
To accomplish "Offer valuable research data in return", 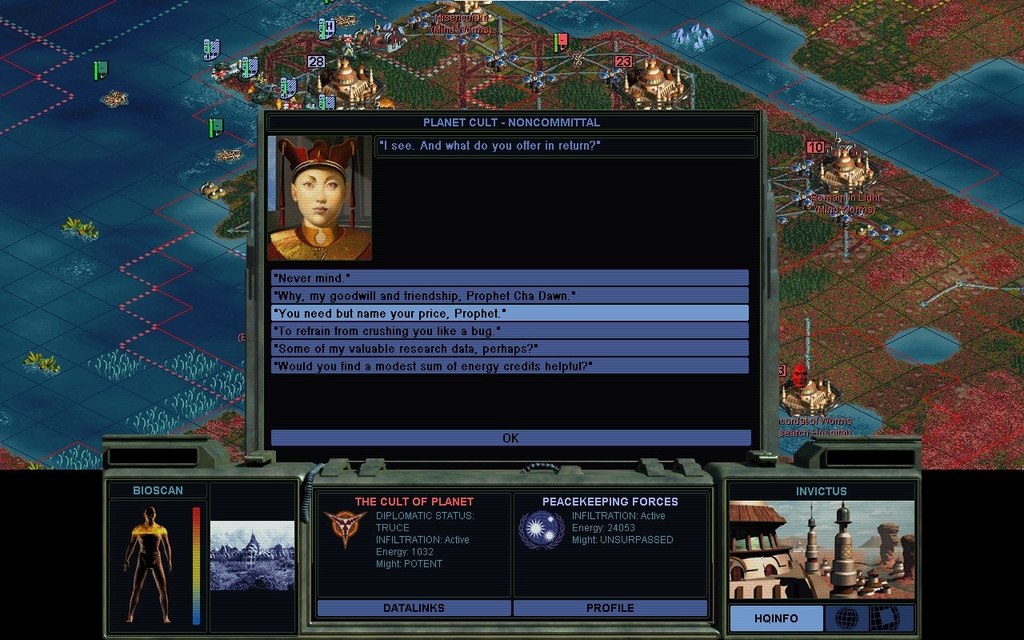I will [509, 348].
